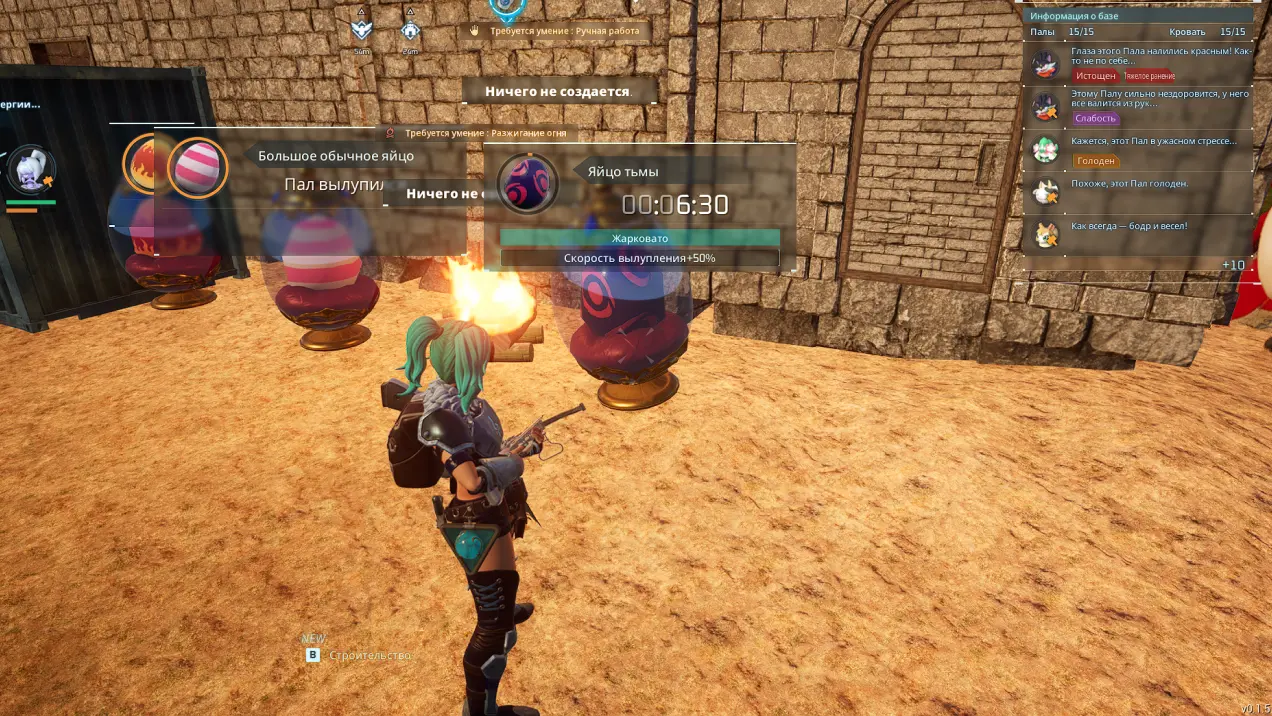The image size is (1272, 716).
Task: Pick the "Похоже, этот Пал голоден" row
Action: (1140, 190)
